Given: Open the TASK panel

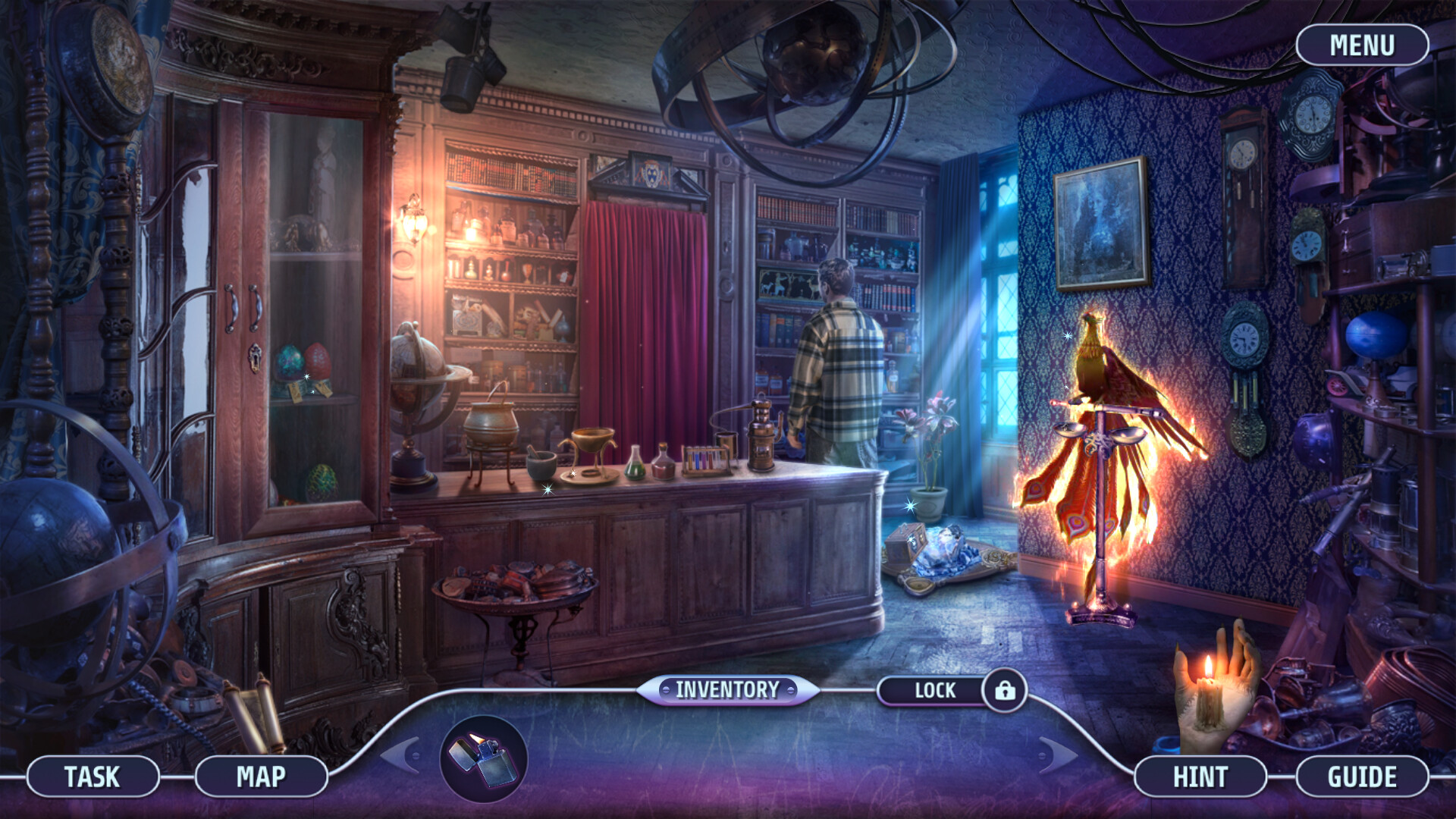Looking at the screenshot, I should tap(93, 776).
